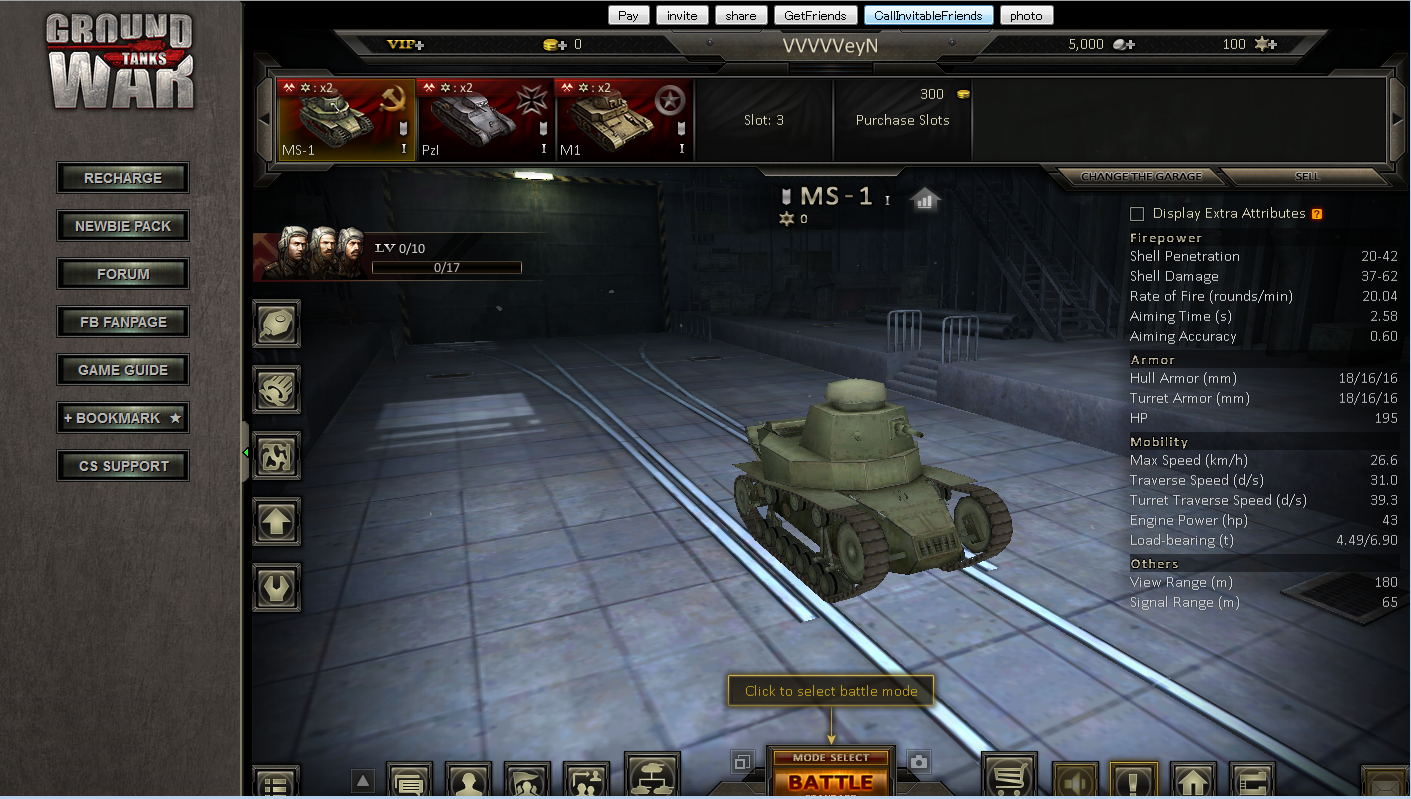Viewport: 1411px width, 799px height.
Task: Select the MS-1 tank in the garage
Action: coord(346,120)
